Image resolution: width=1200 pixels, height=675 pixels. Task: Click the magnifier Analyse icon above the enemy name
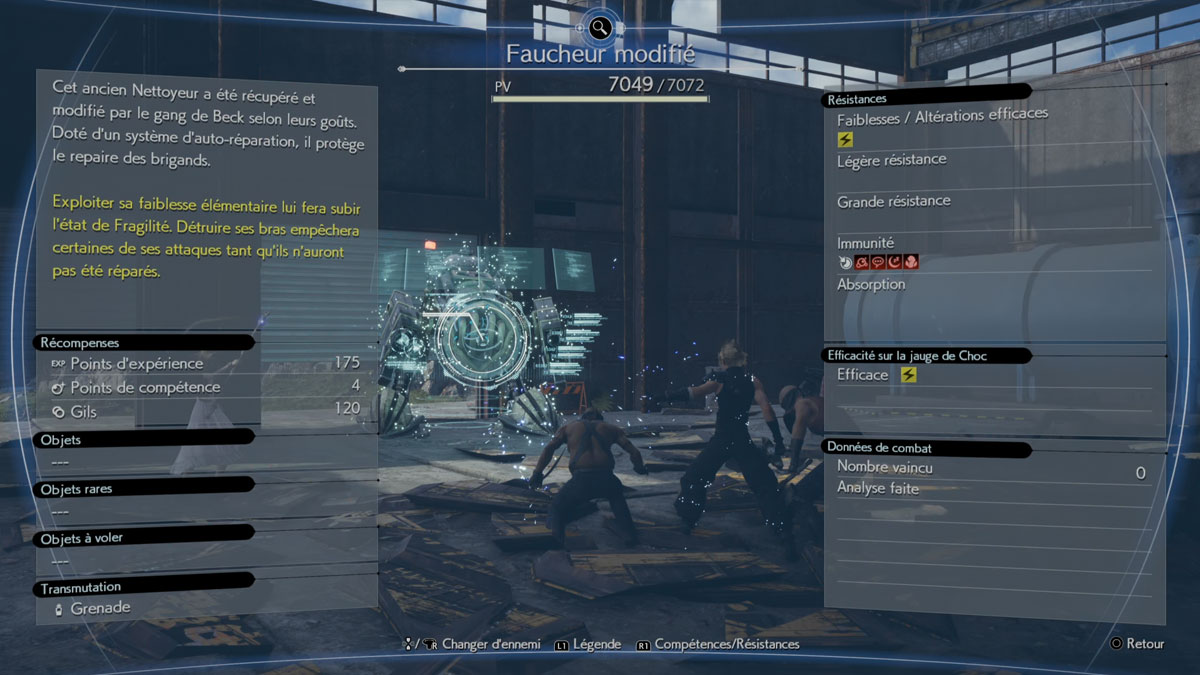tap(600, 27)
